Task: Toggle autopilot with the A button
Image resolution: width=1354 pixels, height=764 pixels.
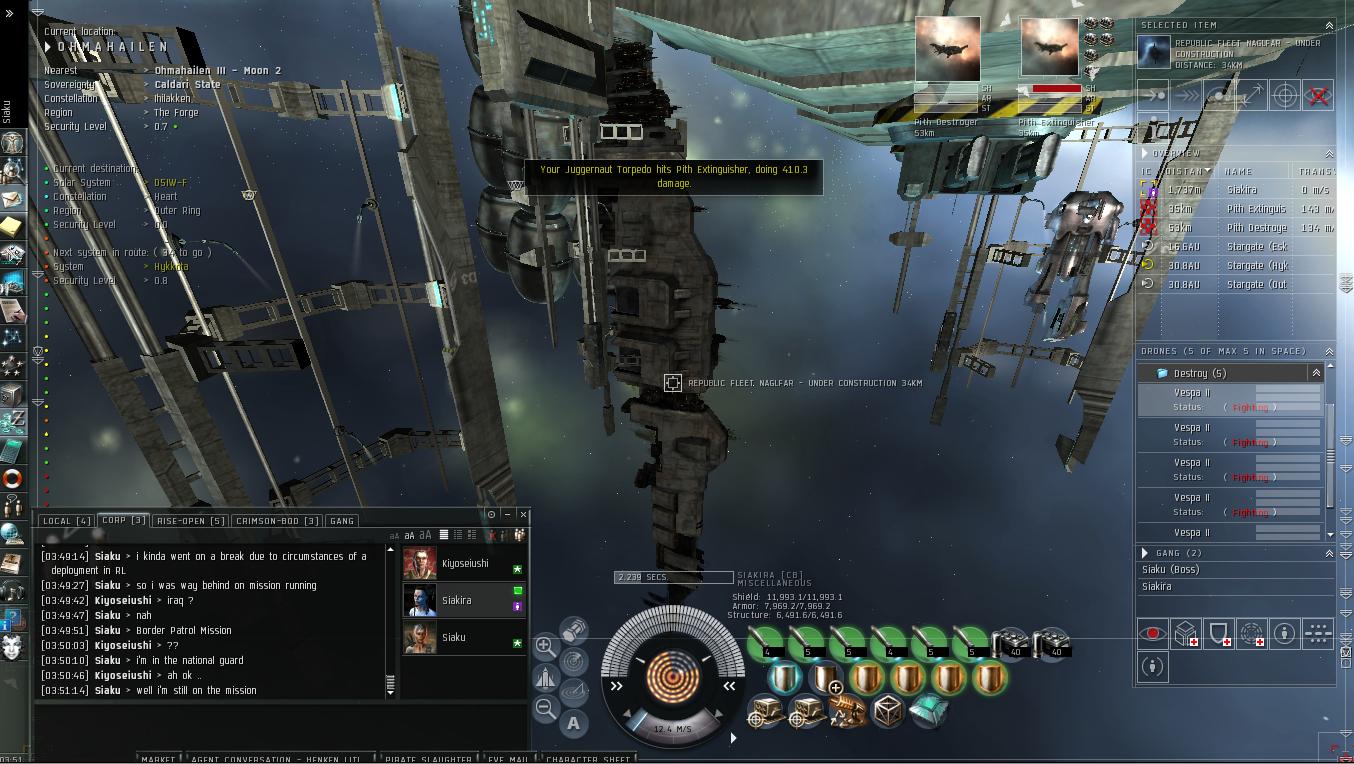Action: [573, 723]
